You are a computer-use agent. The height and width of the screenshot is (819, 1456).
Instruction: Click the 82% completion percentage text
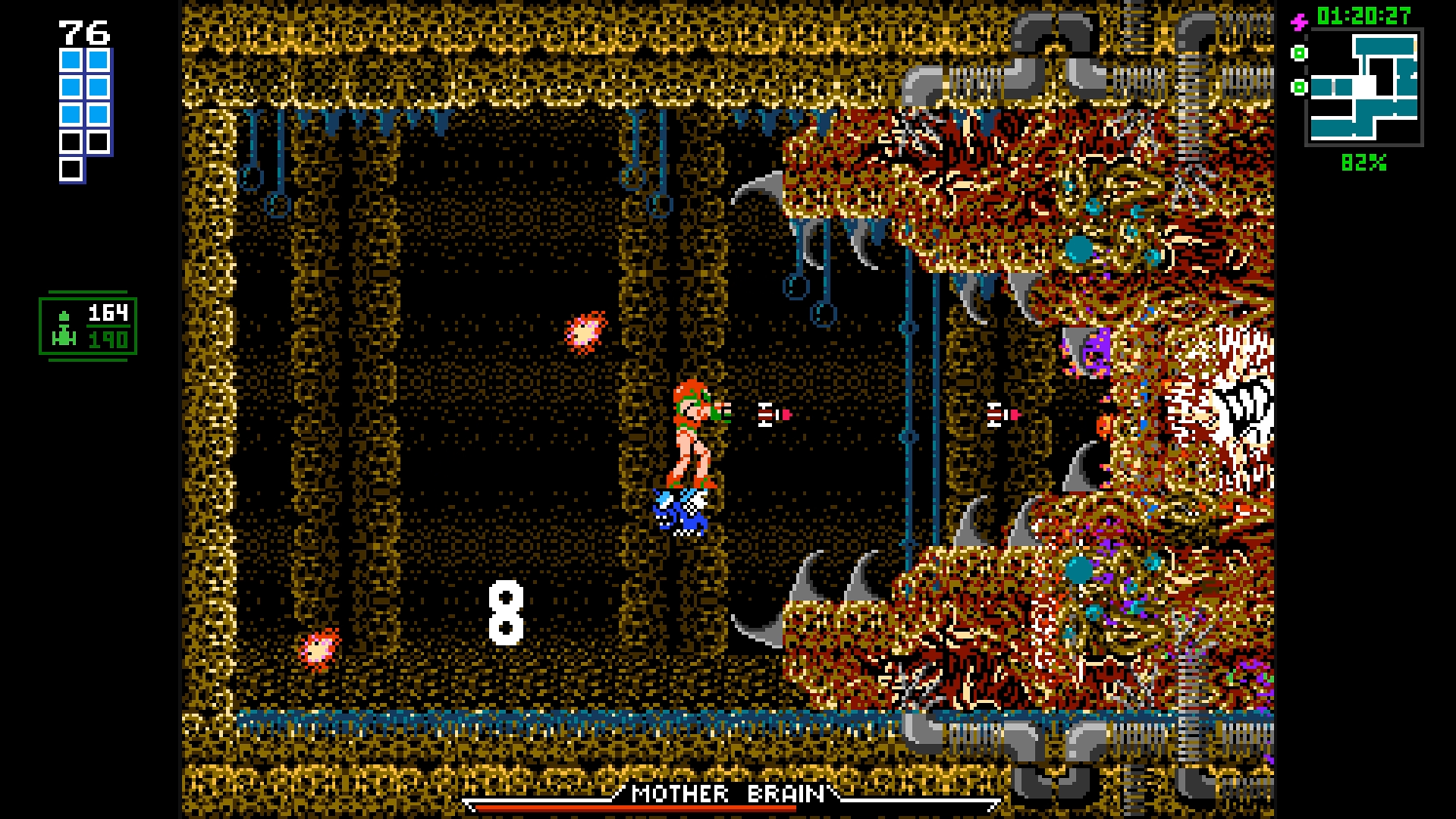pos(1363,162)
